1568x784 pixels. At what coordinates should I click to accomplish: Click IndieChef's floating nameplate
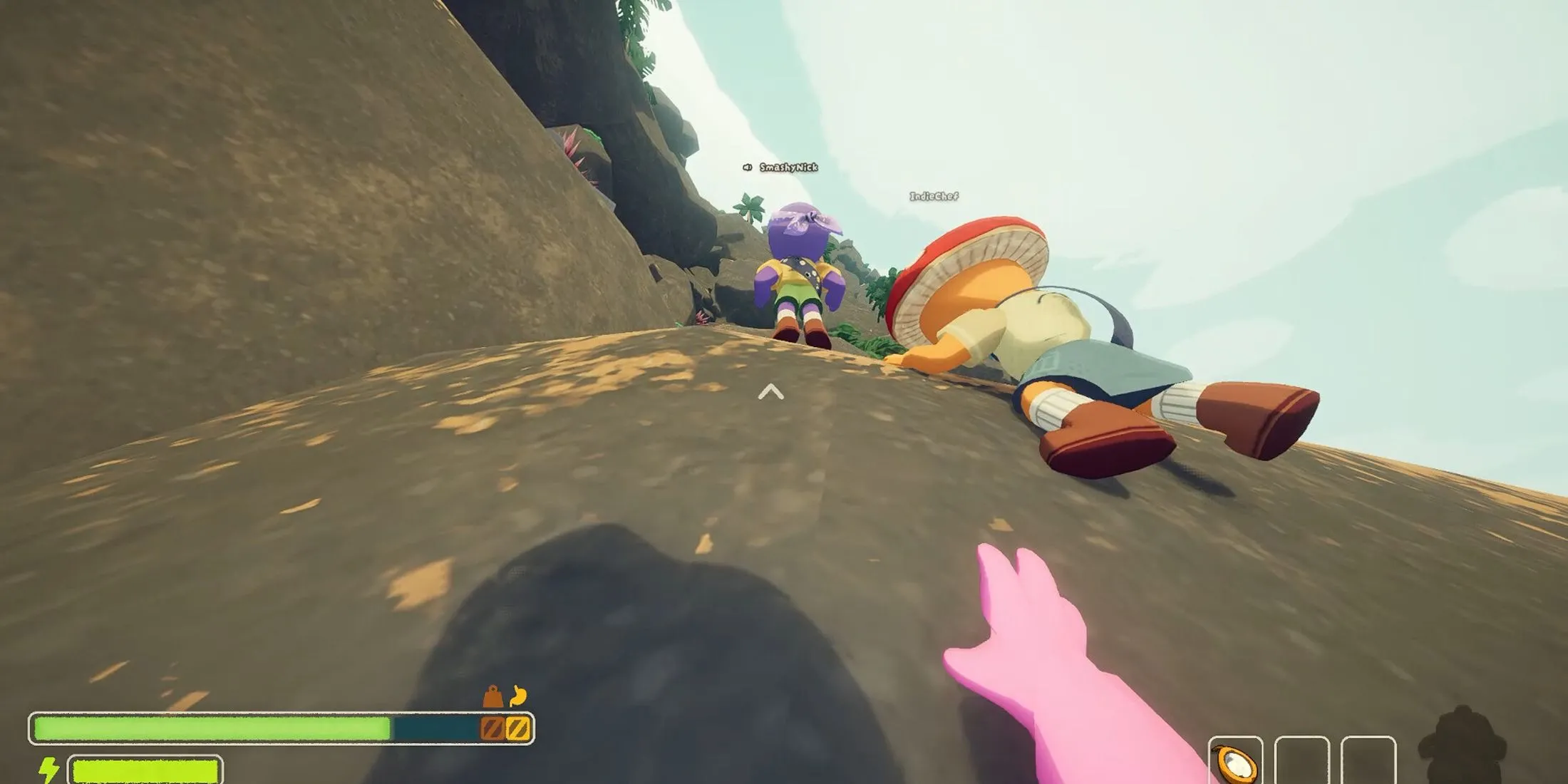tap(935, 195)
